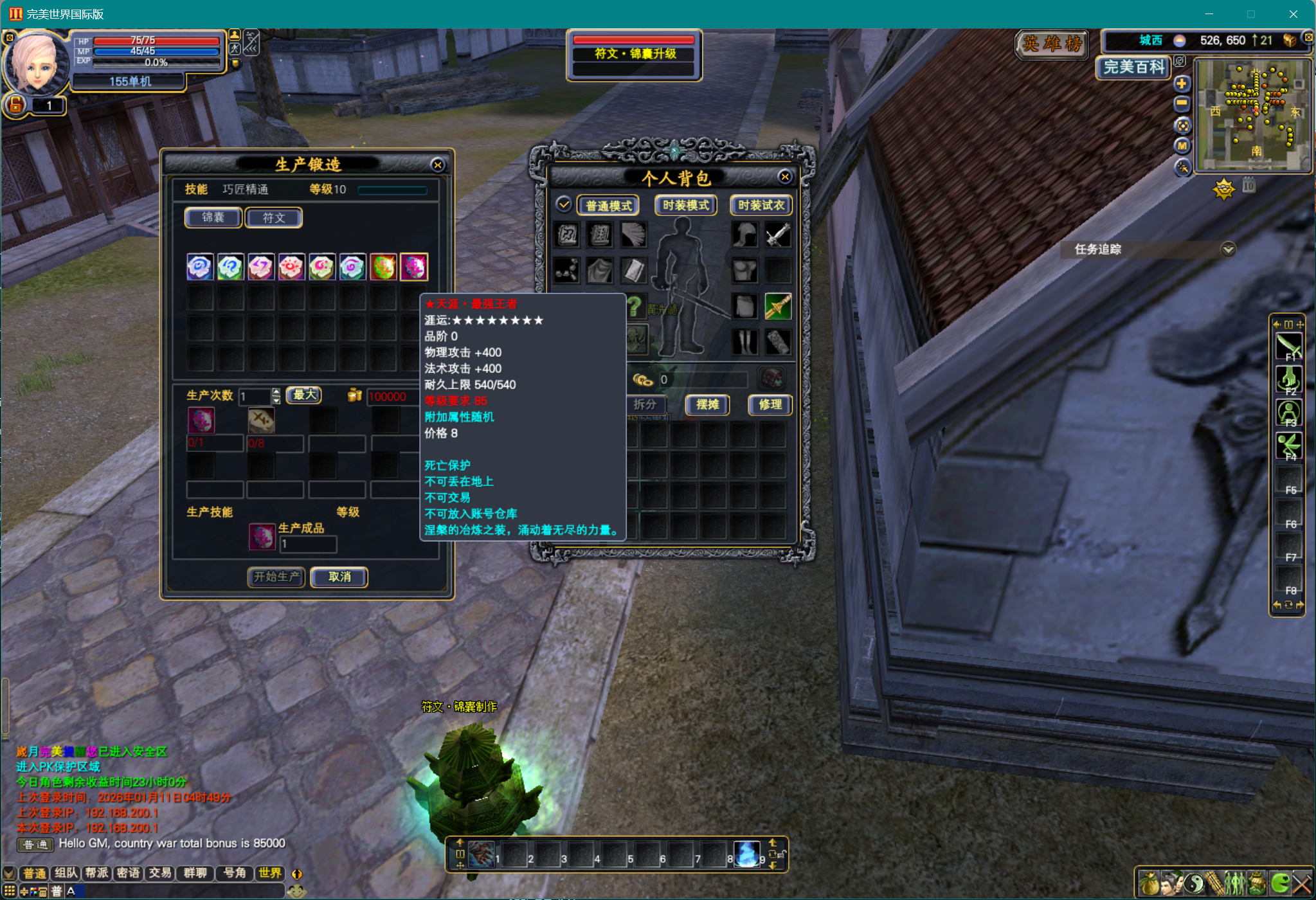Collapse the 任务追踪 quest tracker dropdown
This screenshot has height=900, width=1316.
pos(1228,249)
